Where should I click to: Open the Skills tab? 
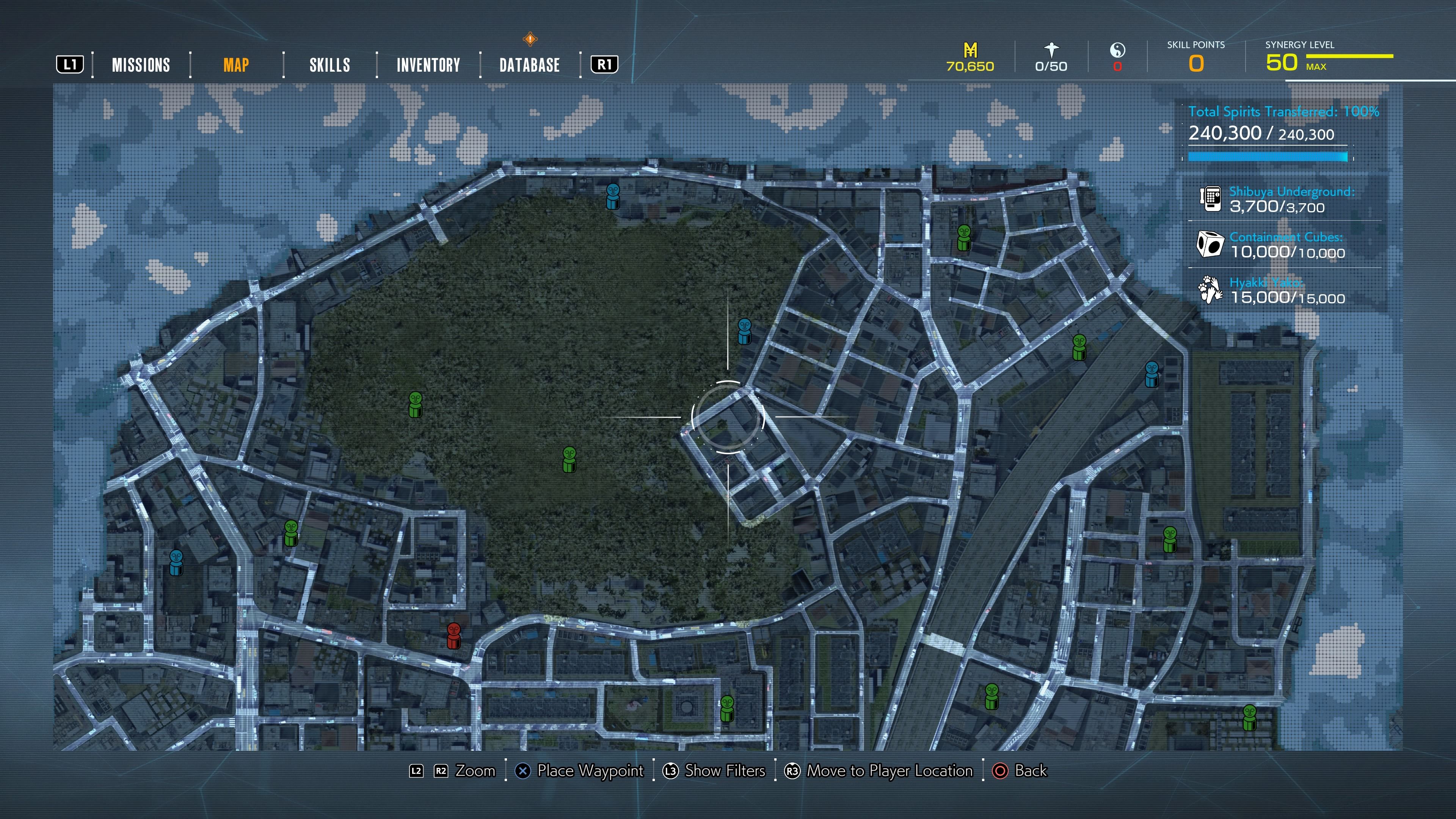(329, 65)
